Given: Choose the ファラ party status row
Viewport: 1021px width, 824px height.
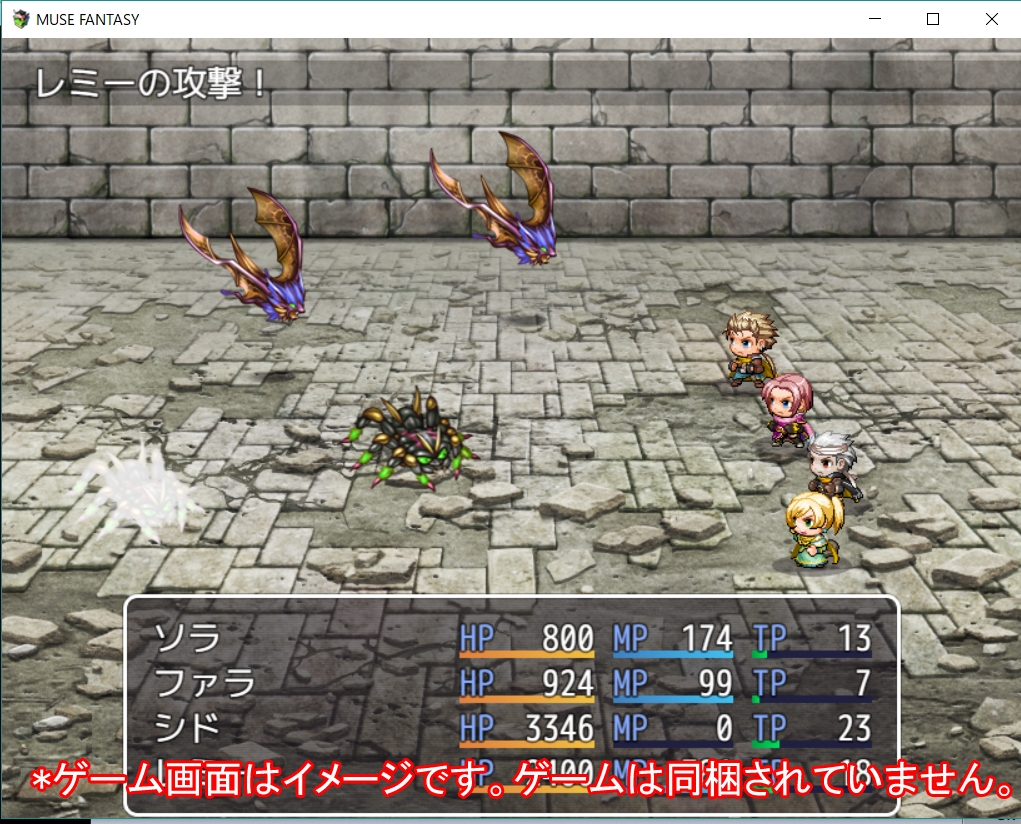Looking at the screenshot, I should click(x=204, y=683).
